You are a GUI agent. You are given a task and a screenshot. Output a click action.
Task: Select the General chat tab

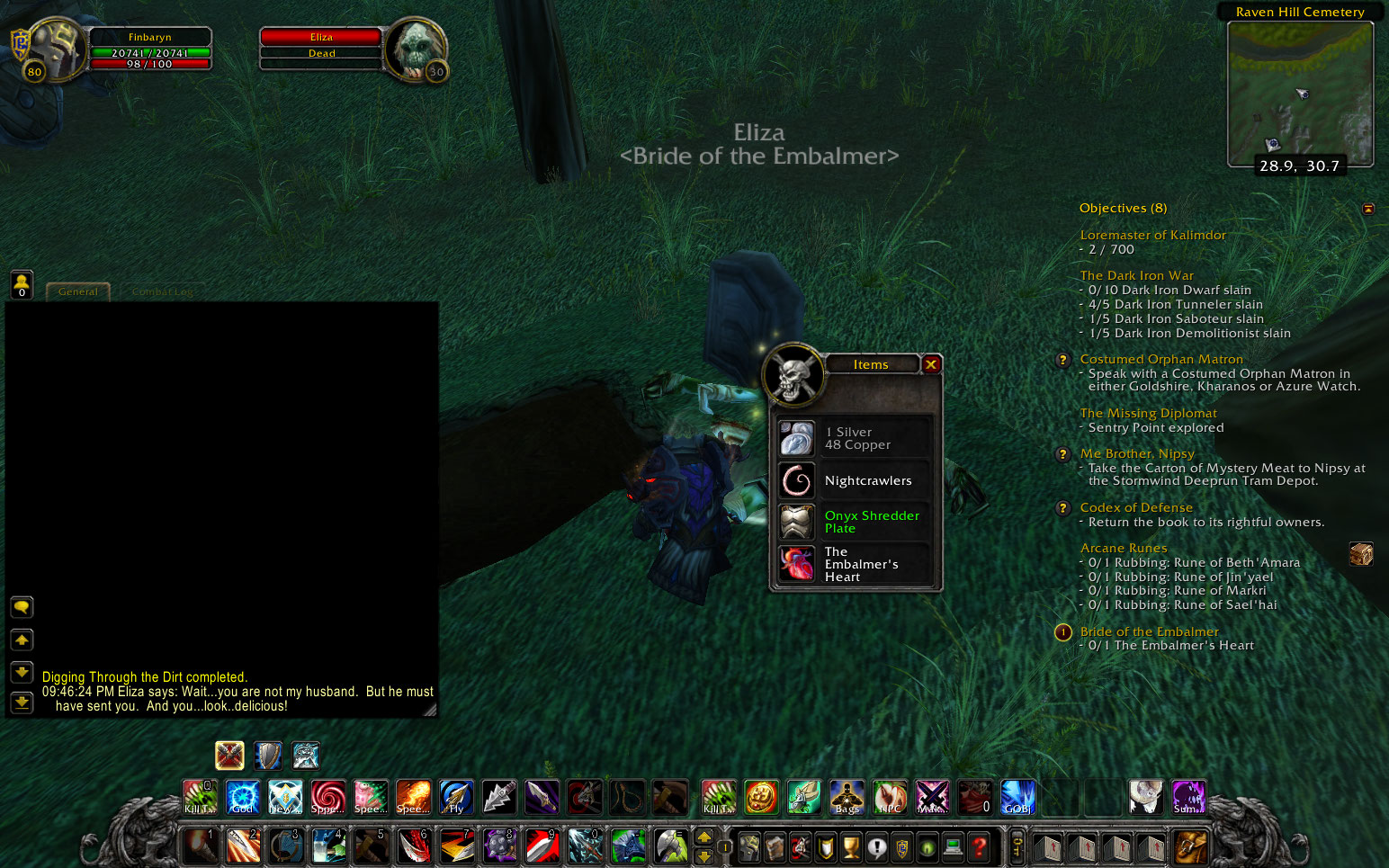point(78,291)
